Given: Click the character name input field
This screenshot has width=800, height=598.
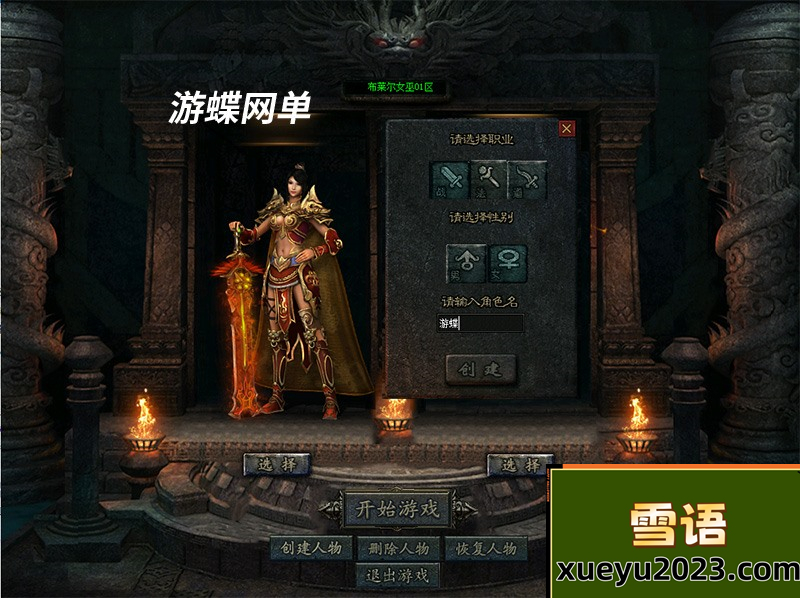Looking at the screenshot, I should pyautogui.click(x=480, y=323).
